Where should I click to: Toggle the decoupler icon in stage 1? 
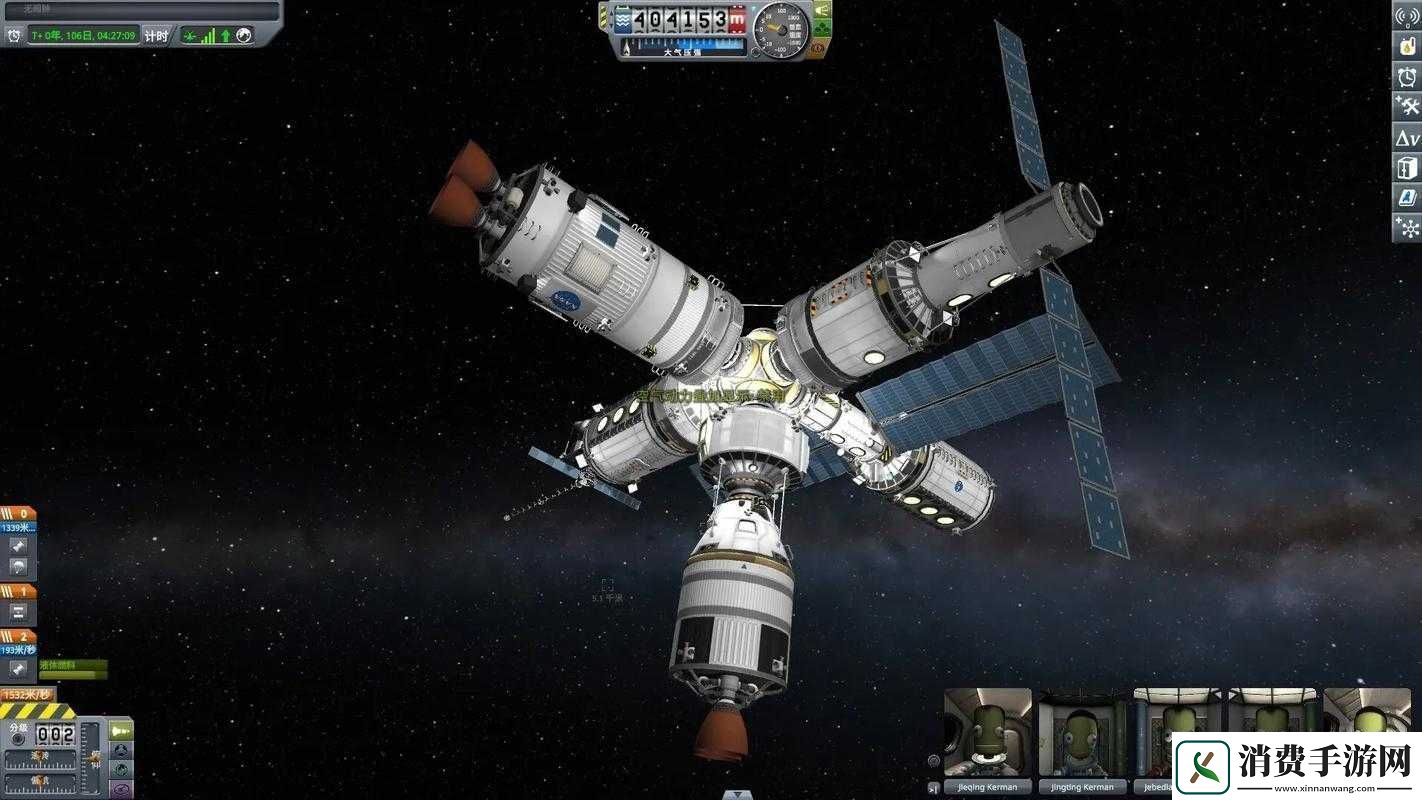click(17, 611)
